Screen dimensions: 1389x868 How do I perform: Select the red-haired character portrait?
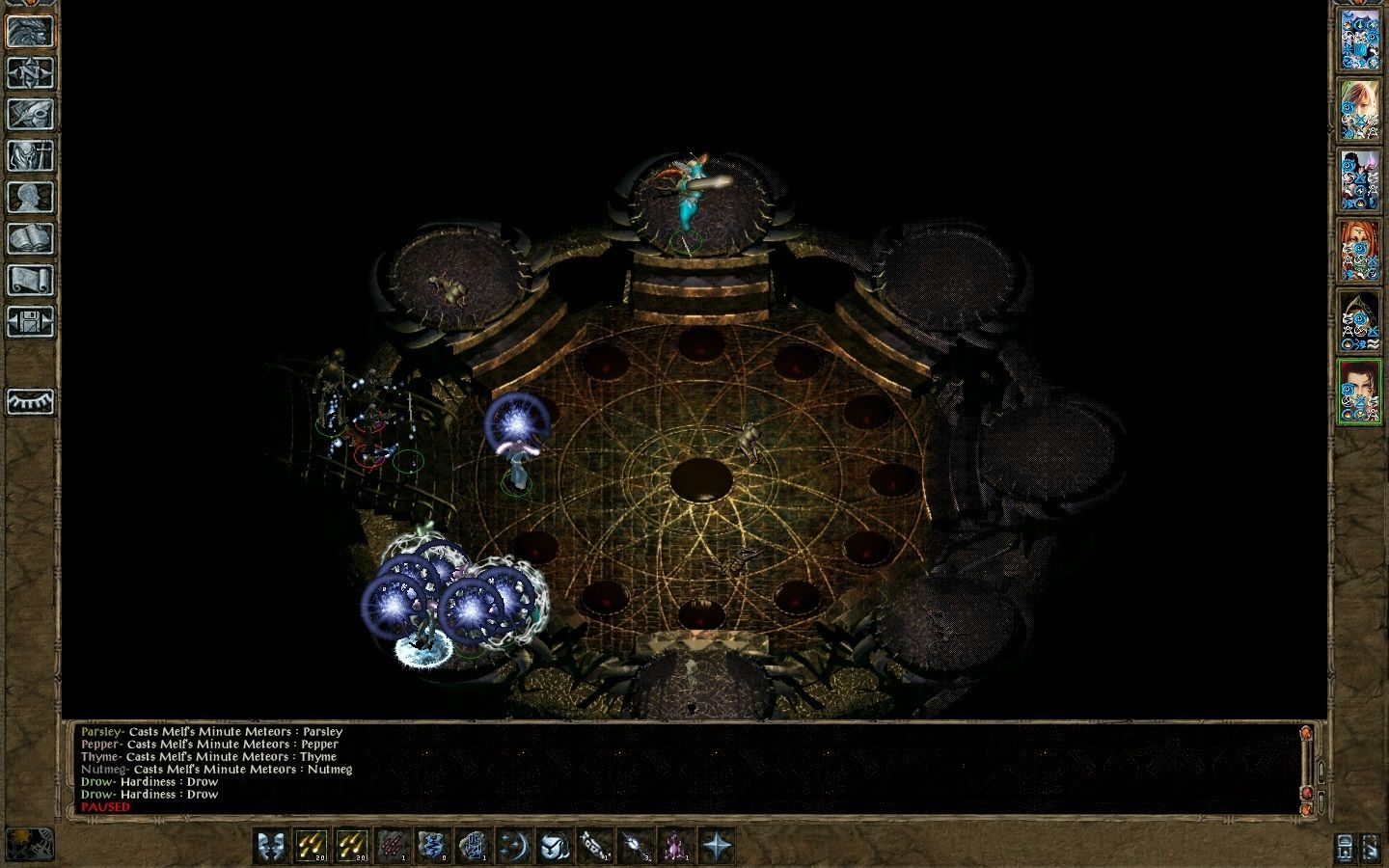1358,249
